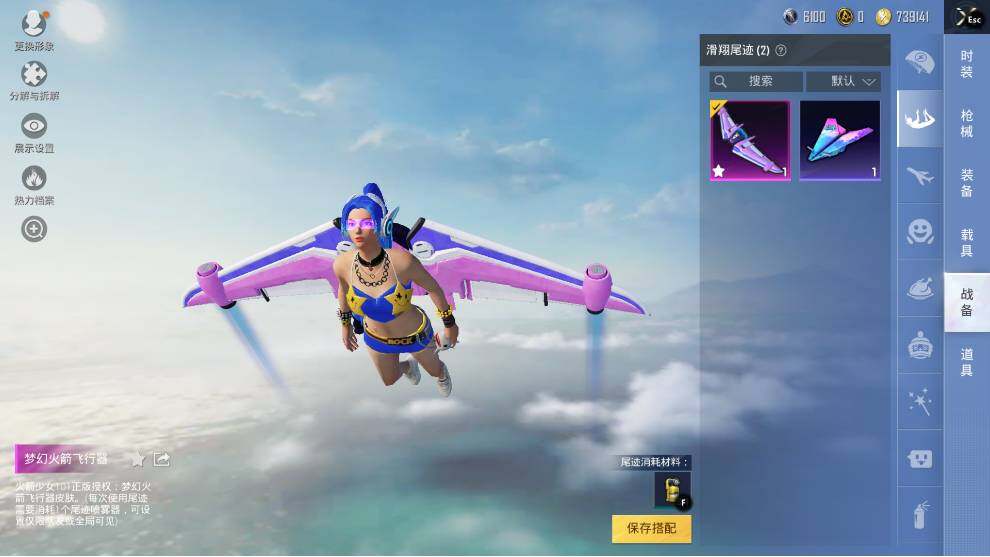990x557 pixels.
Task: Click the magnifier zoom-in button
Action: pyautogui.click(x=34, y=230)
